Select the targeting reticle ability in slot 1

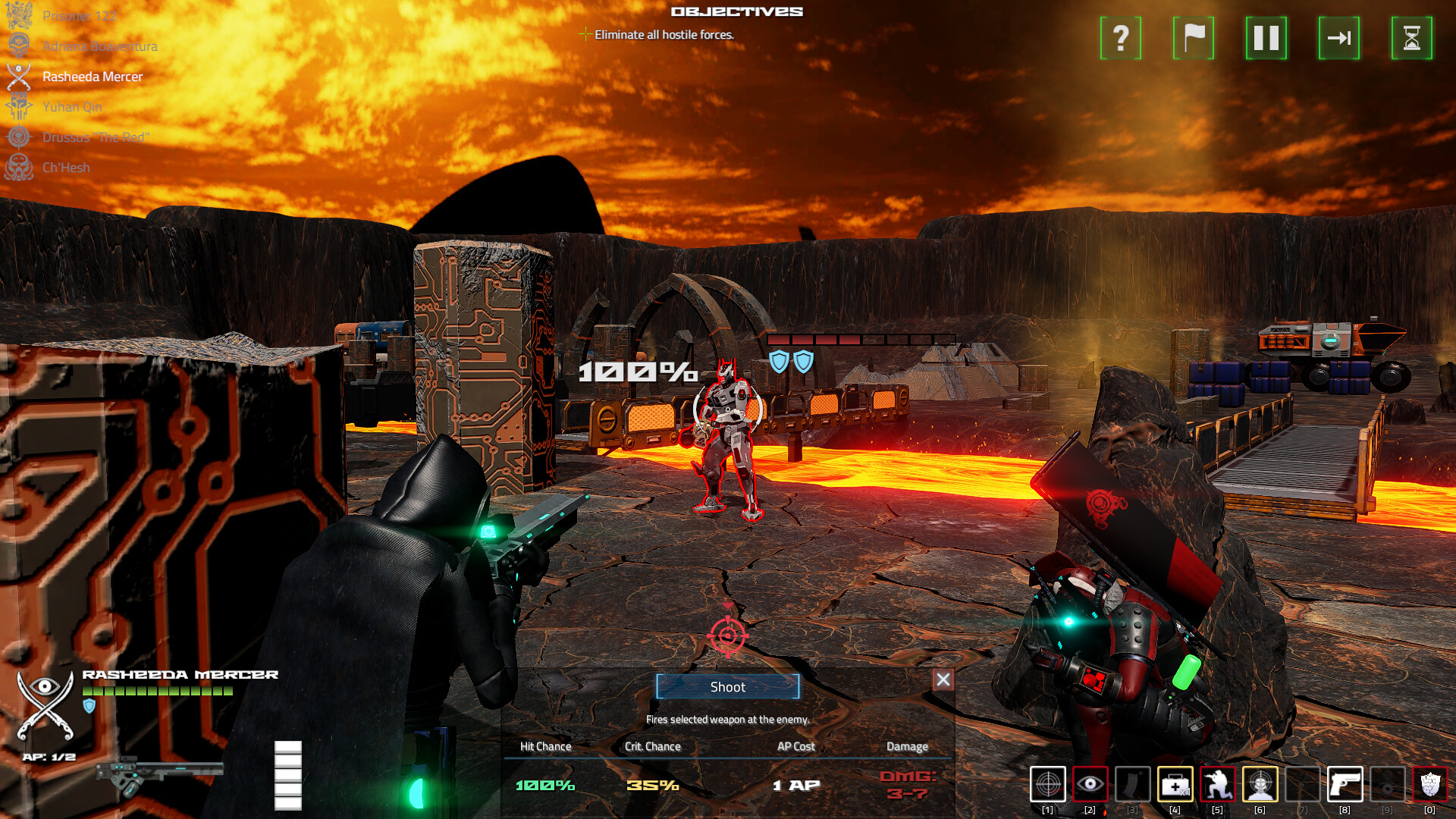point(1048,785)
